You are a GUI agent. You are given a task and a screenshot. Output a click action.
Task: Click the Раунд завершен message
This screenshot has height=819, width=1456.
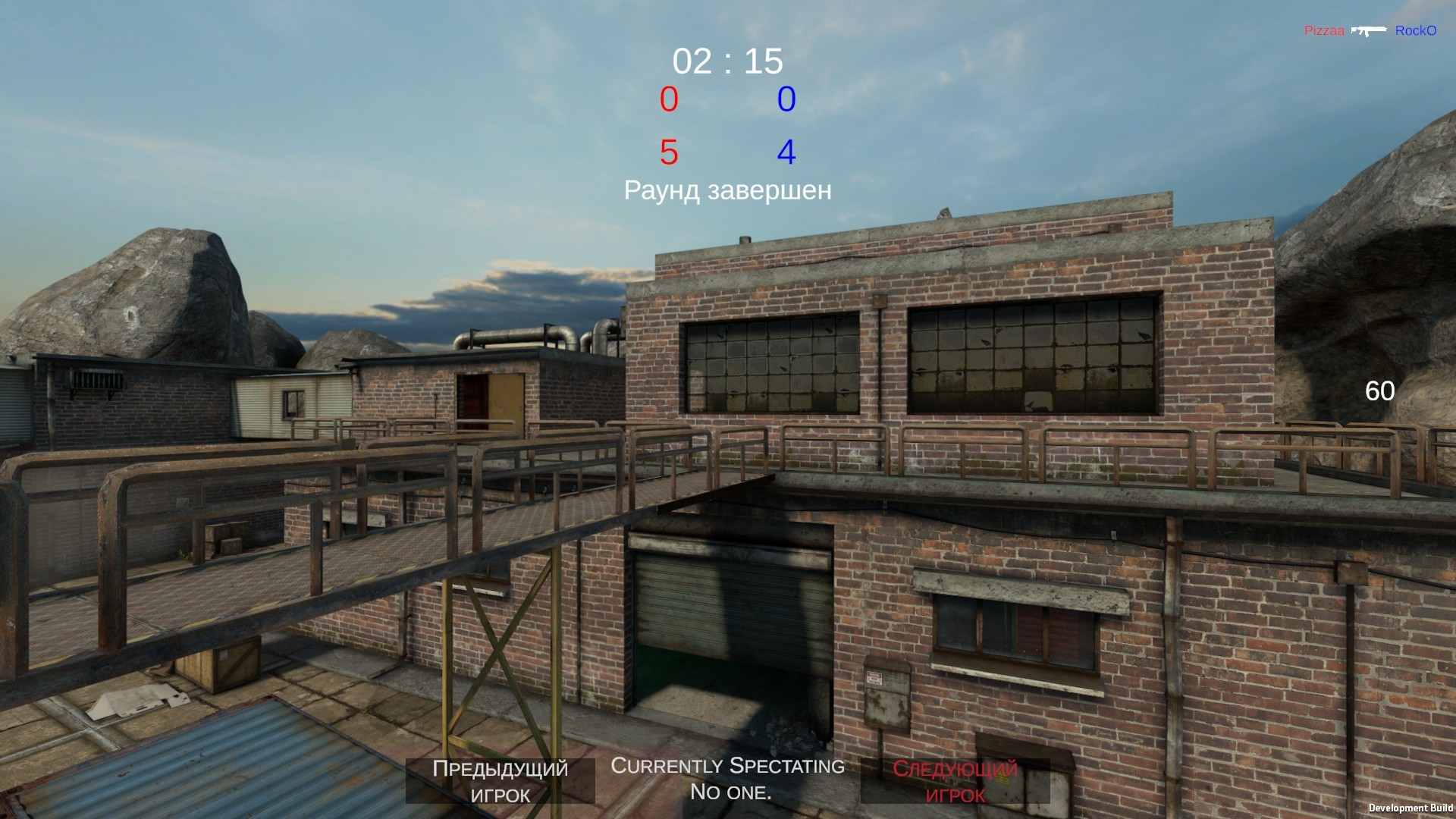click(728, 191)
